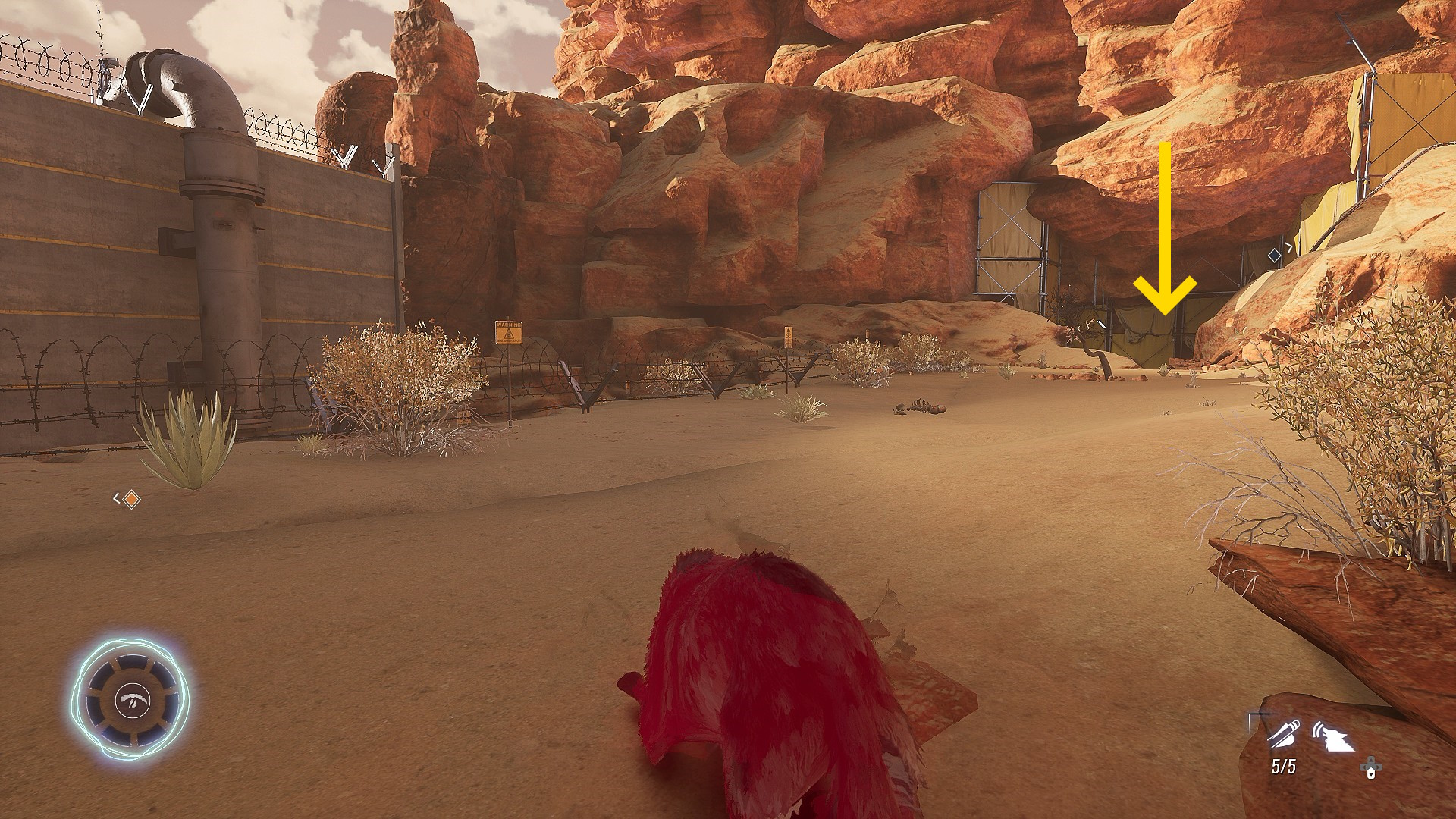This screenshot has height=819, width=1456.
Task: Select the orange diamond waypoint marker
Action: point(132,499)
